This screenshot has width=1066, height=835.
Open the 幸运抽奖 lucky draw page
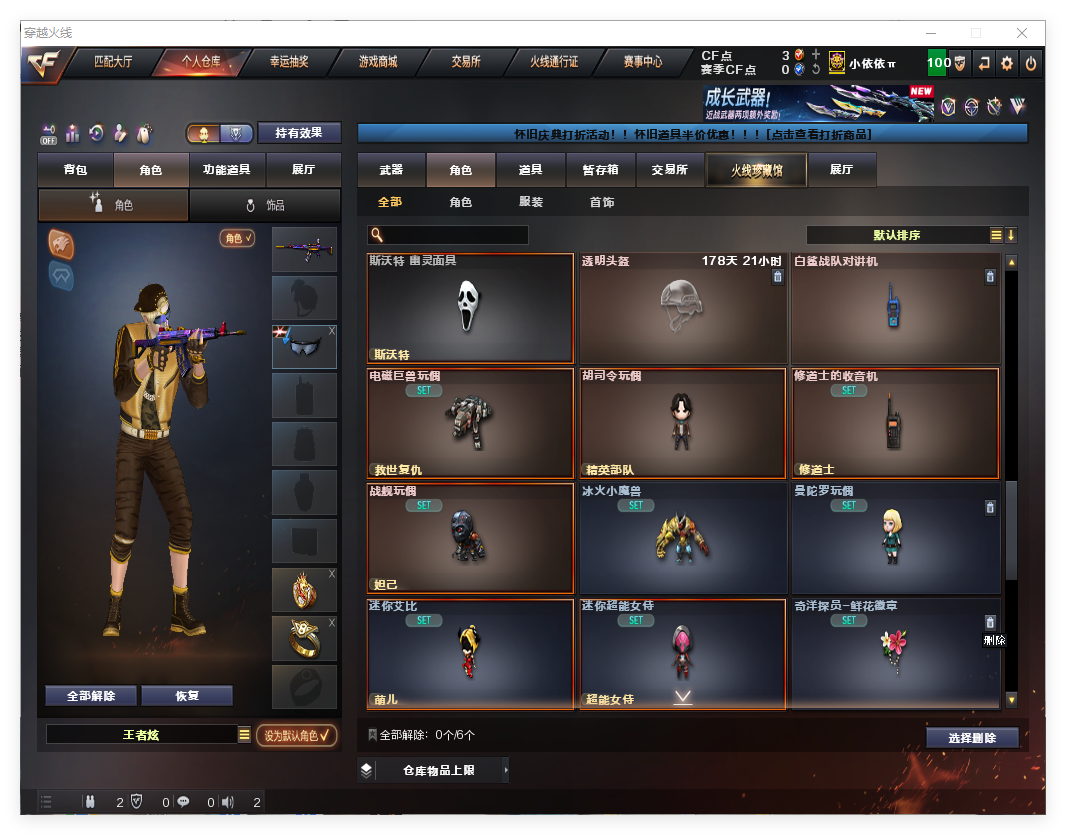tap(289, 62)
